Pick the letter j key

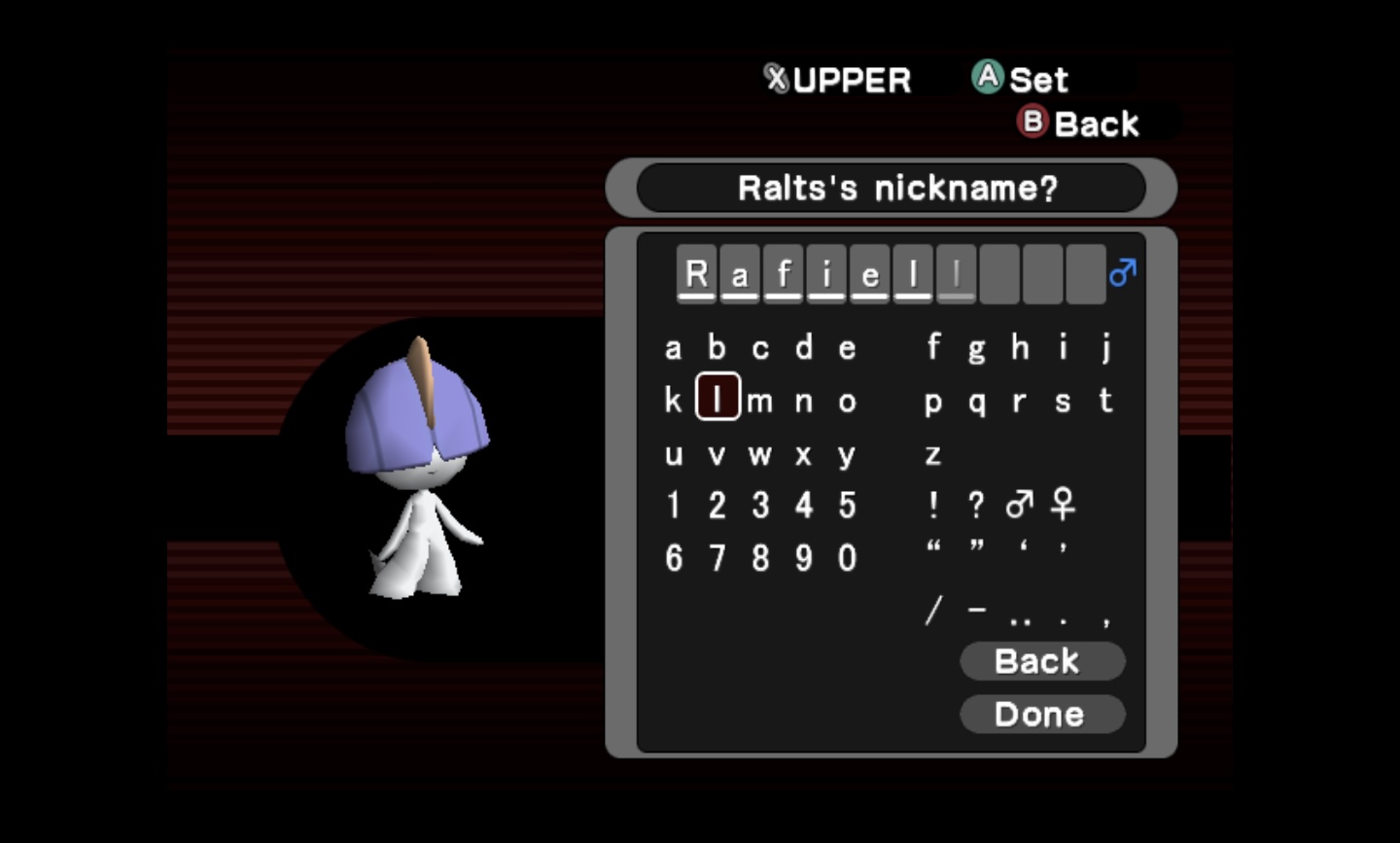(x=1106, y=347)
